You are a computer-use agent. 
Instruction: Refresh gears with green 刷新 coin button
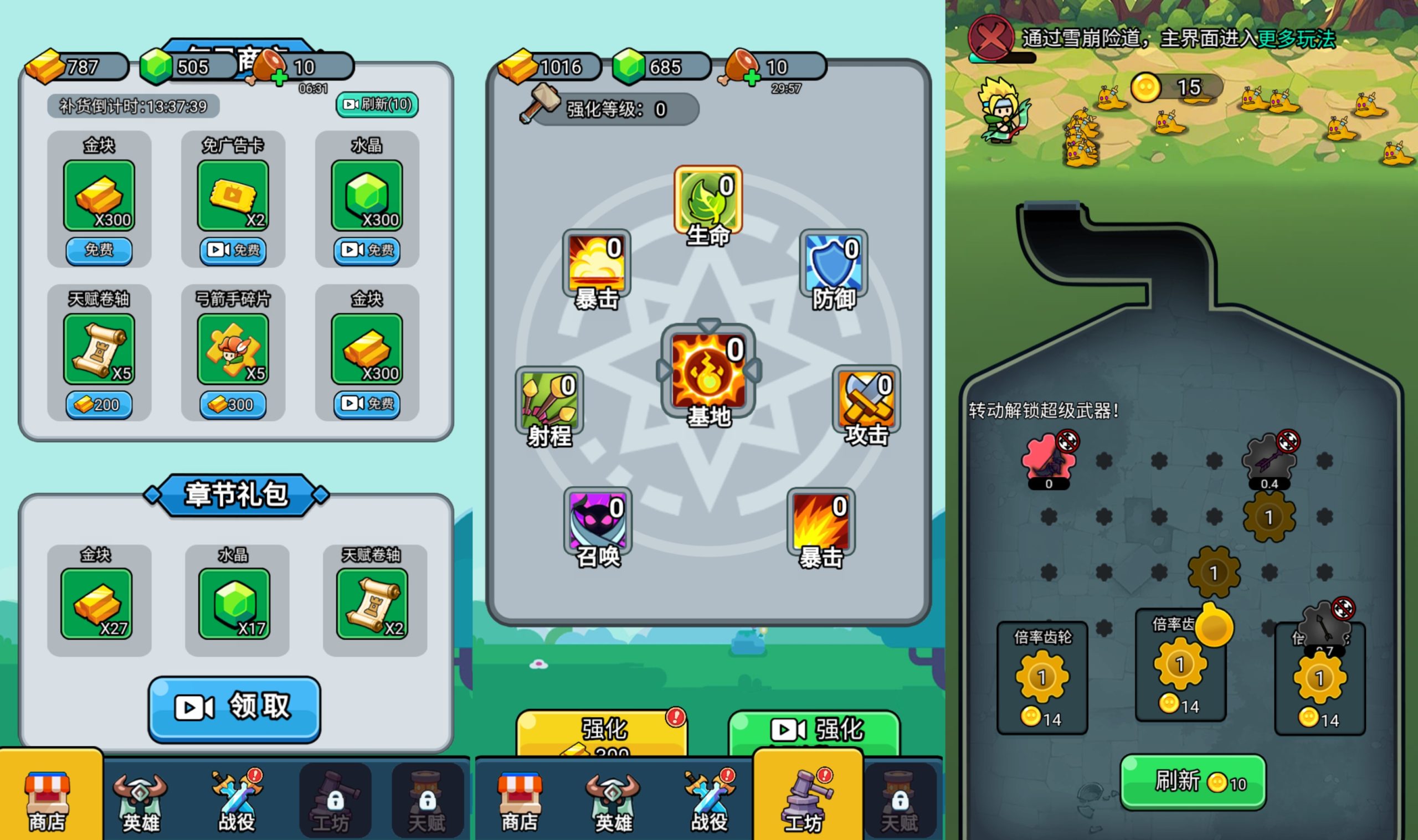click(x=1193, y=782)
